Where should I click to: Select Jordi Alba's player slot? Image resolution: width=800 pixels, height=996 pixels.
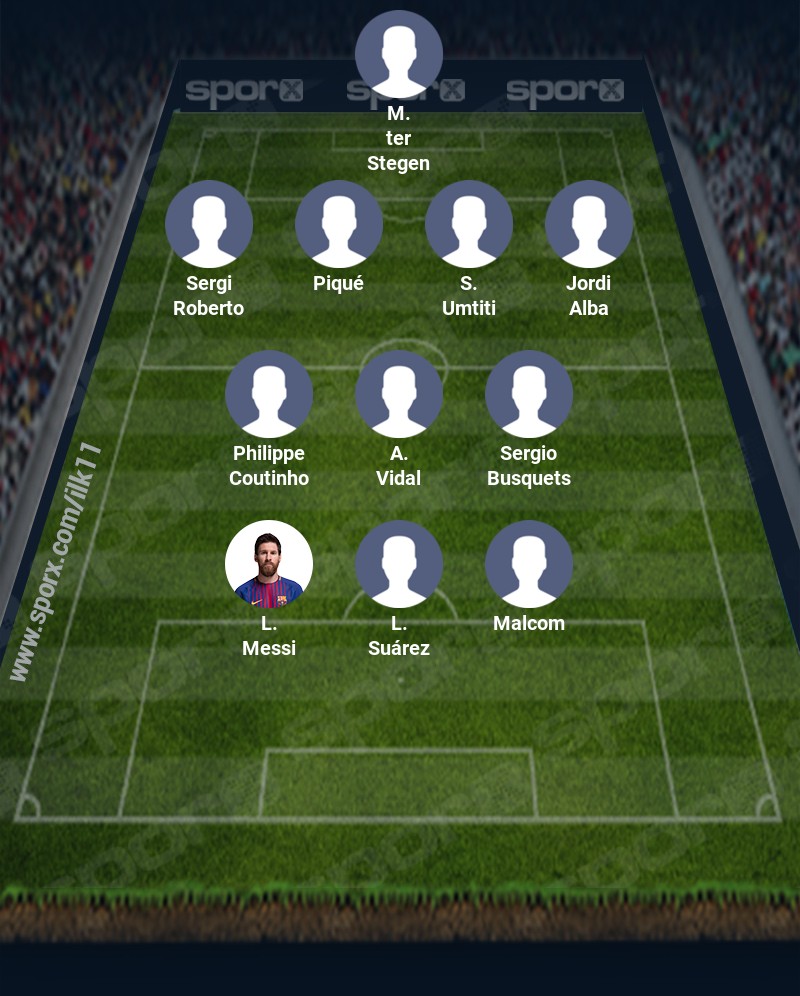tap(589, 224)
